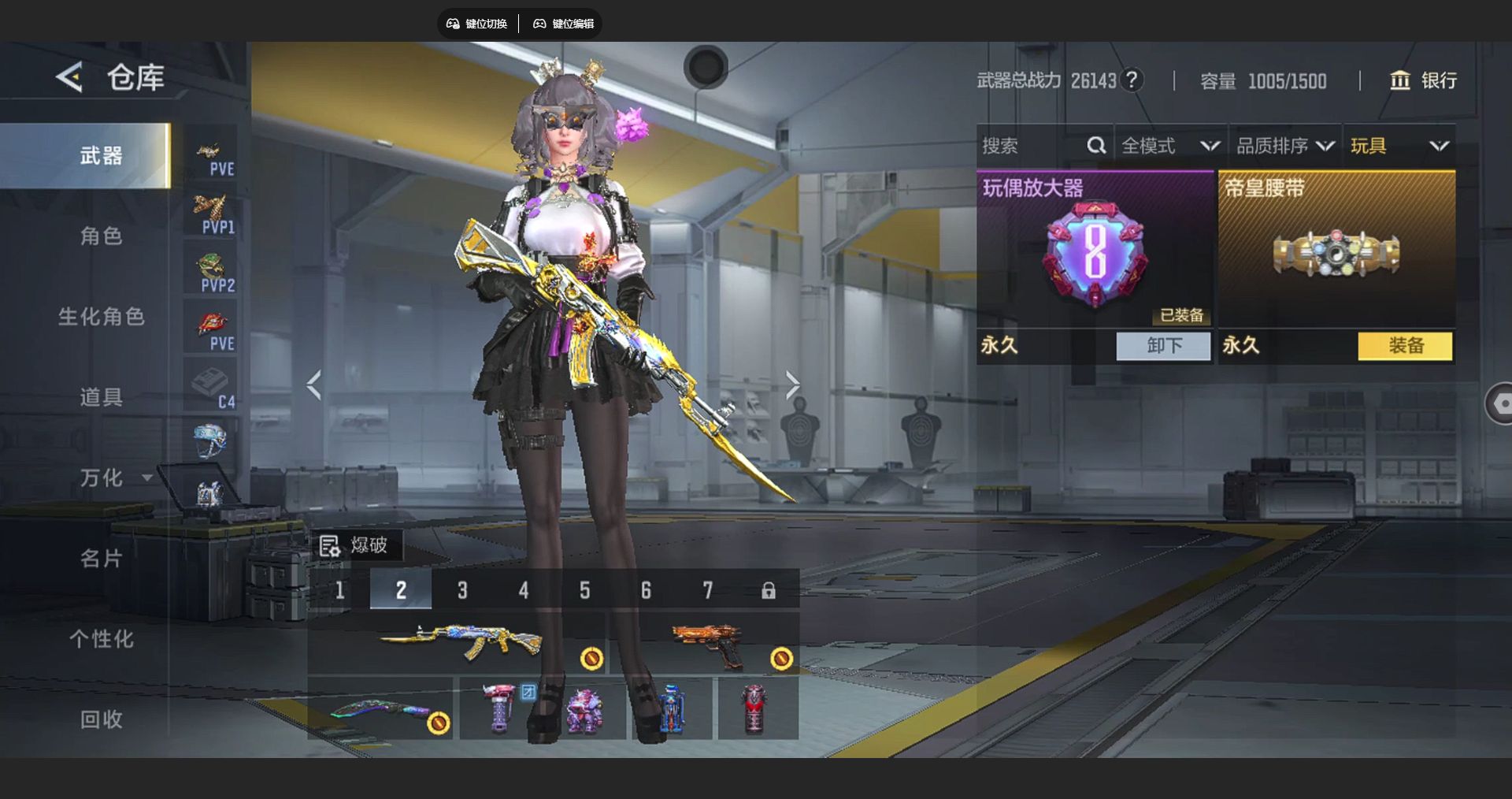Viewport: 1512px width, 799px height.
Task: Open the 品质排序 sort dropdown
Action: coord(1285,146)
